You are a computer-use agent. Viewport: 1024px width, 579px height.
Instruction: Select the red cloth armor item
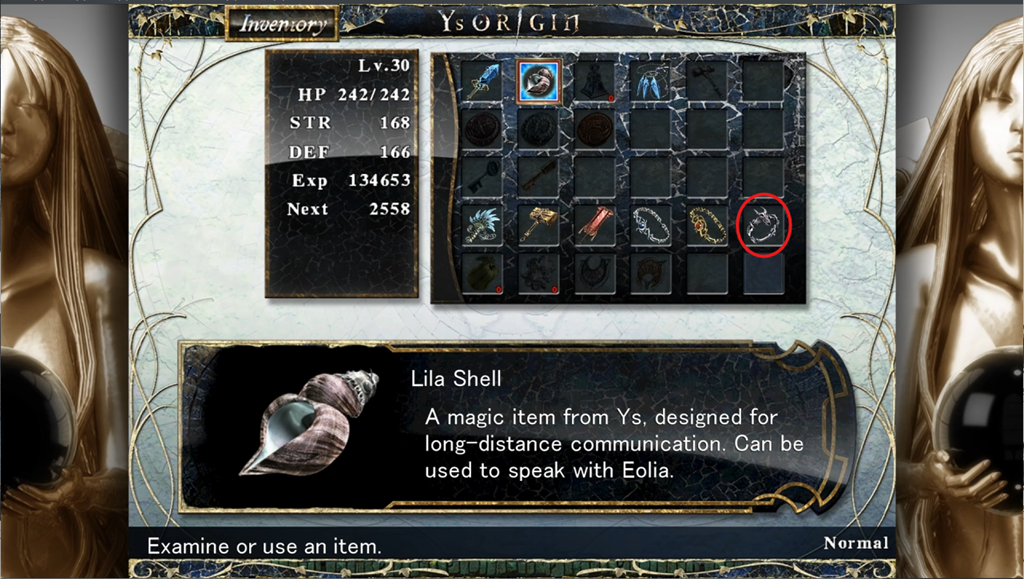[596, 226]
